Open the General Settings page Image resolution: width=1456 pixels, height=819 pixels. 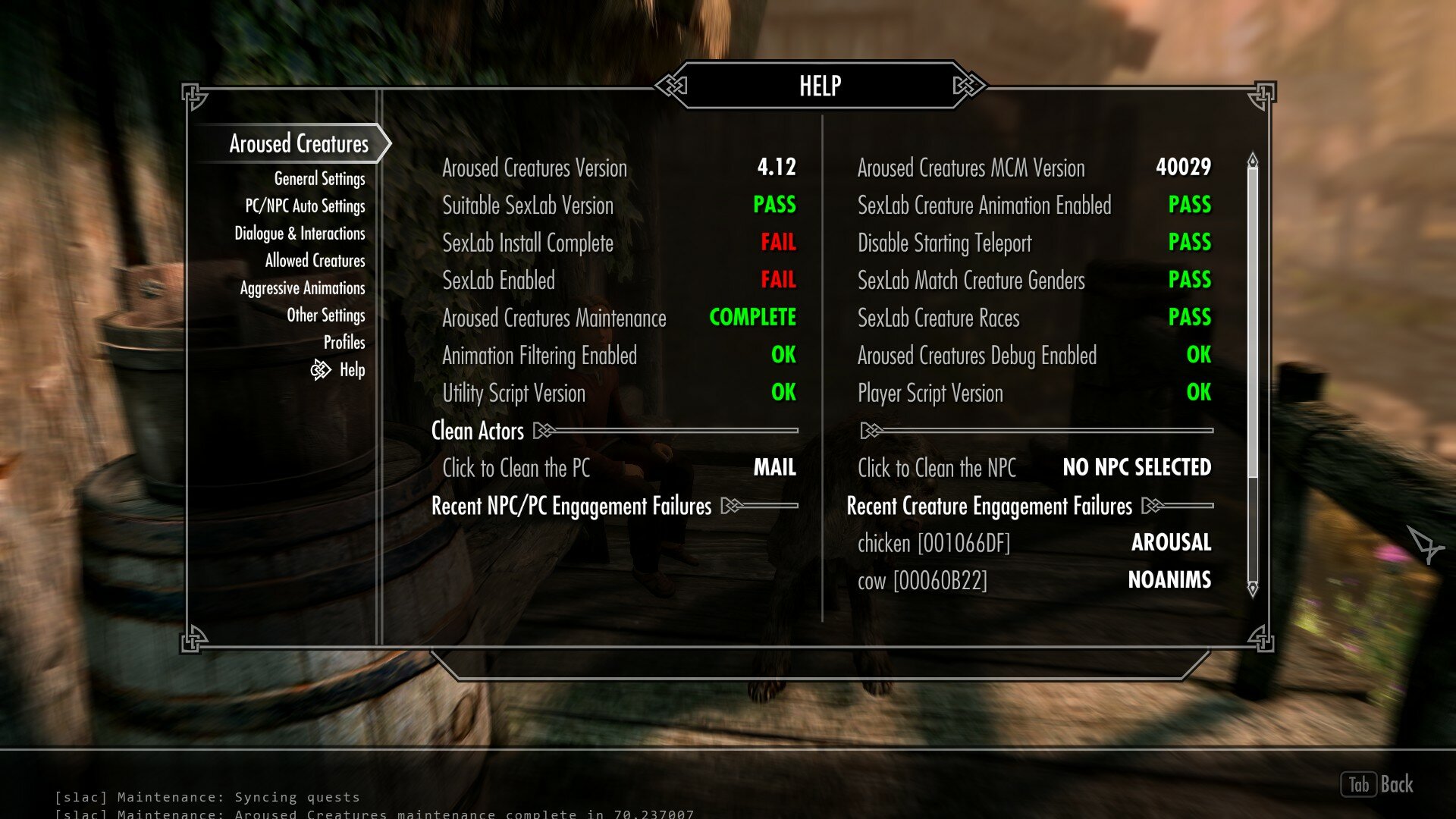319,179
